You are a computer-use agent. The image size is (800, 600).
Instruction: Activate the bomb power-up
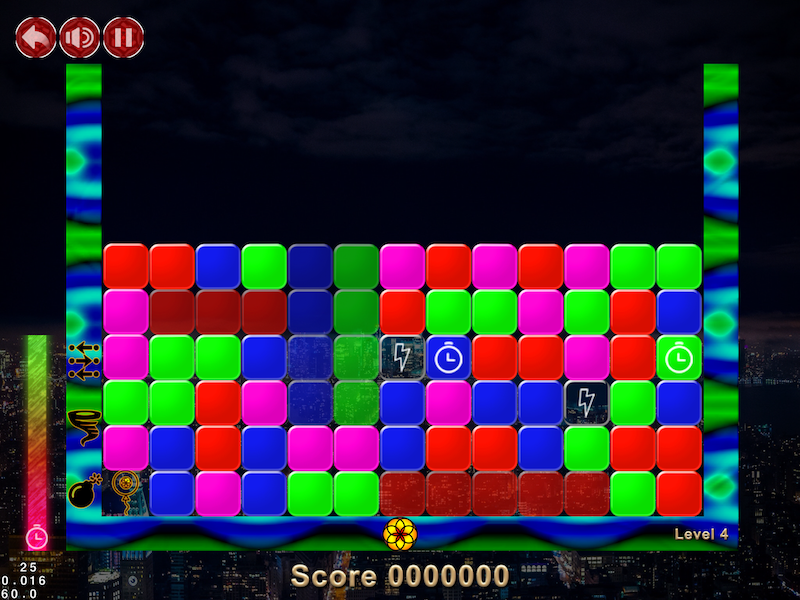(x=82, y=492)
